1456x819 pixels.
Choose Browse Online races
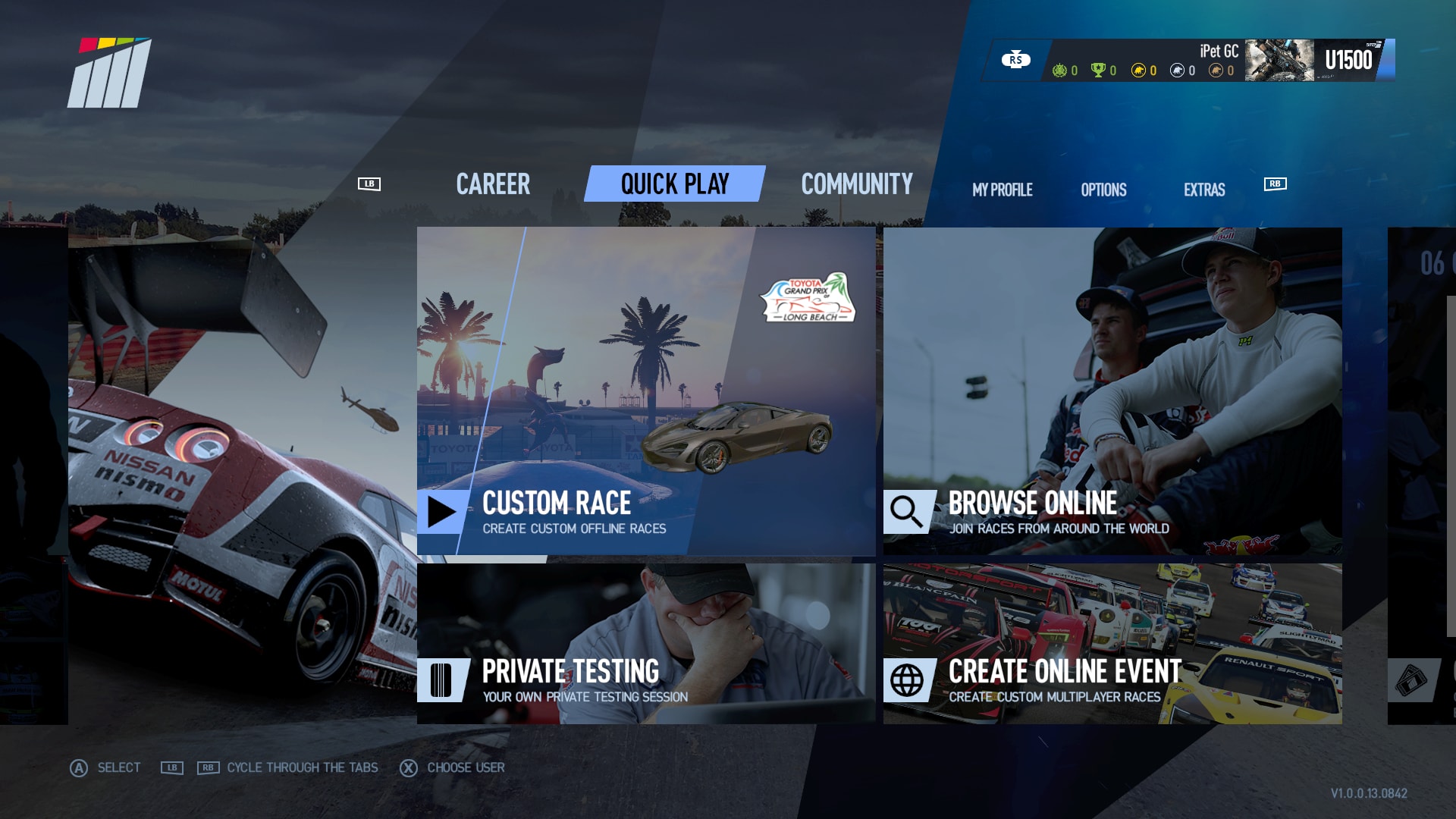click(1112, 391)
